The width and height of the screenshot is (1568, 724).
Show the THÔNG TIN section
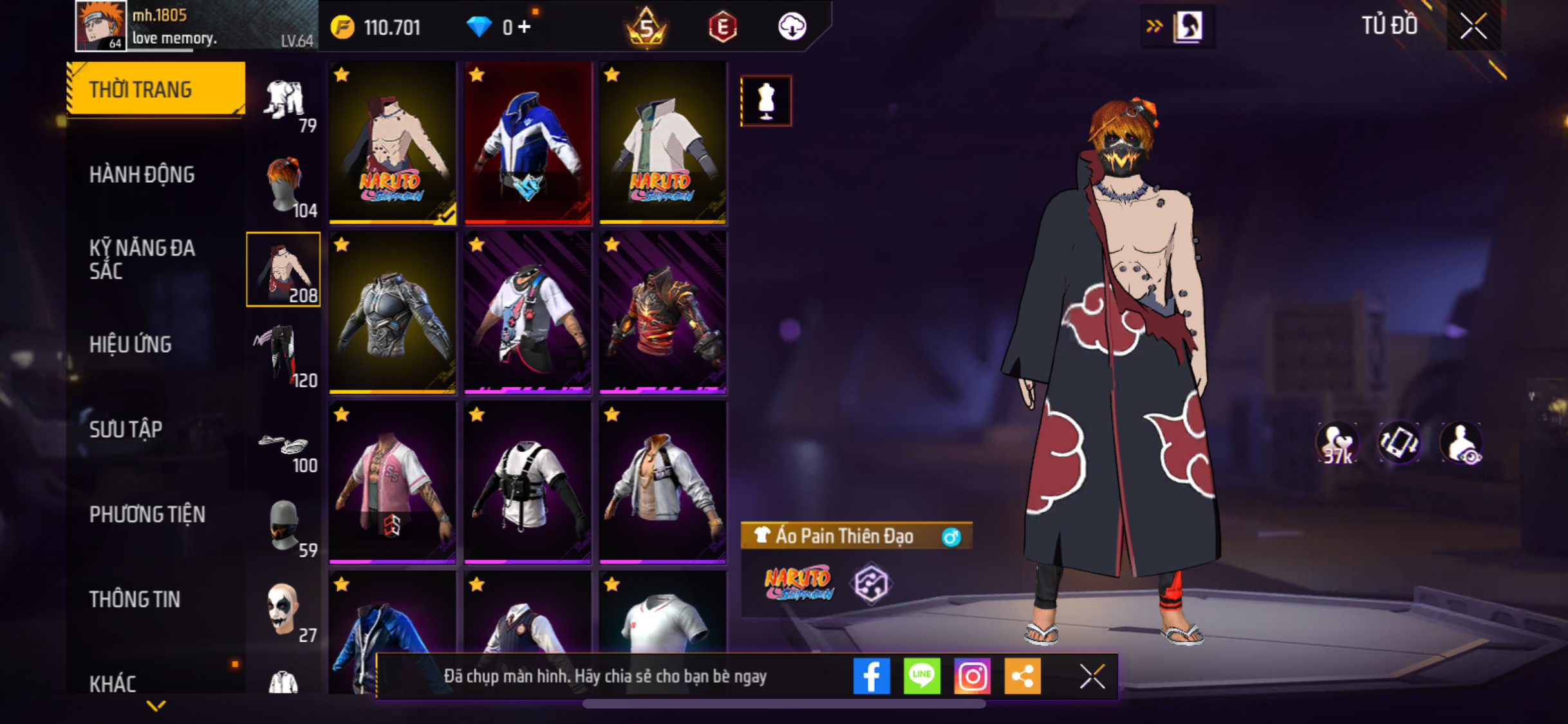point(135,599)
